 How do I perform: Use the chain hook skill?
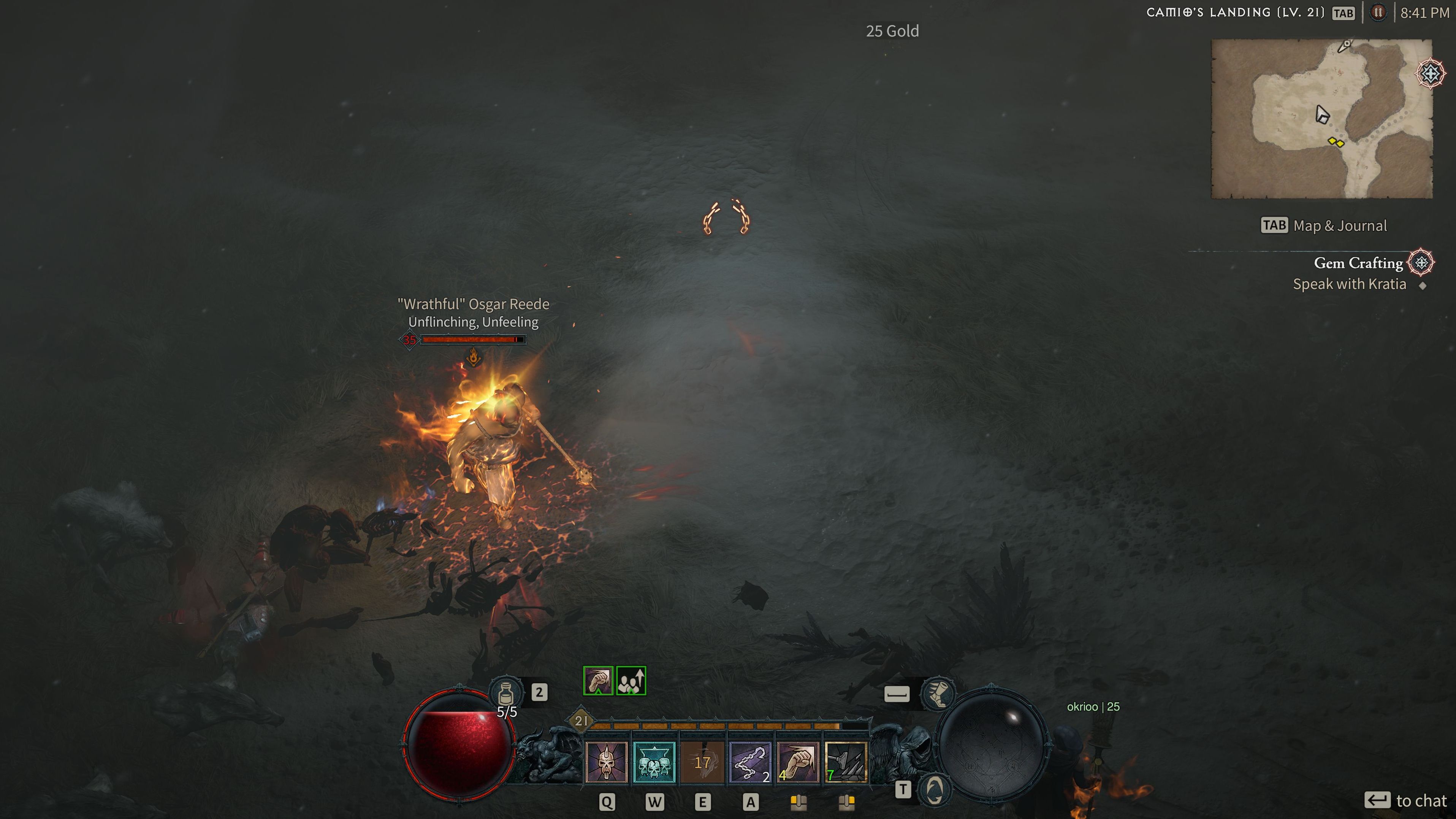pos(750,762)
